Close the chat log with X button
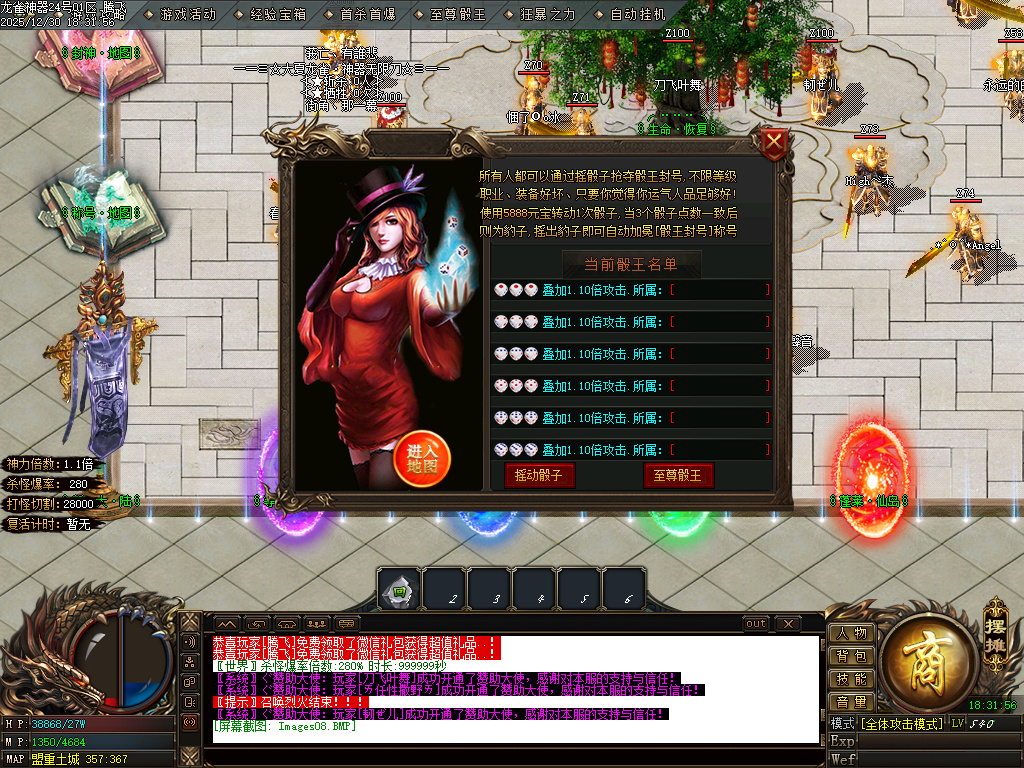This screenshot has height=768, width=1024. [788, 624]
